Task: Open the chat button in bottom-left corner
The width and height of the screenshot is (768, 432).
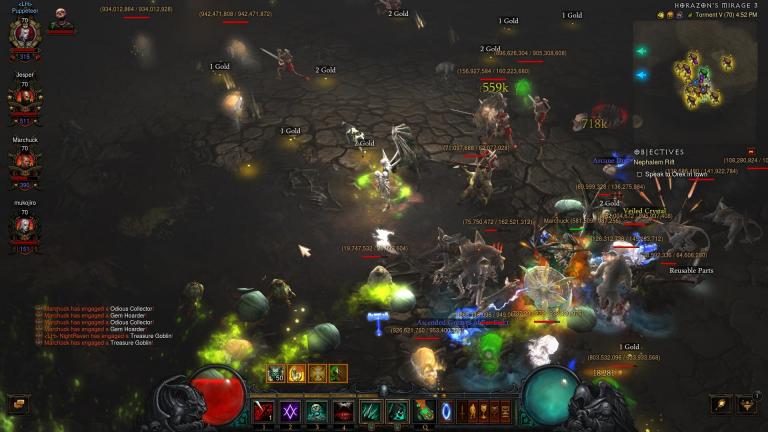Action: 18,404
